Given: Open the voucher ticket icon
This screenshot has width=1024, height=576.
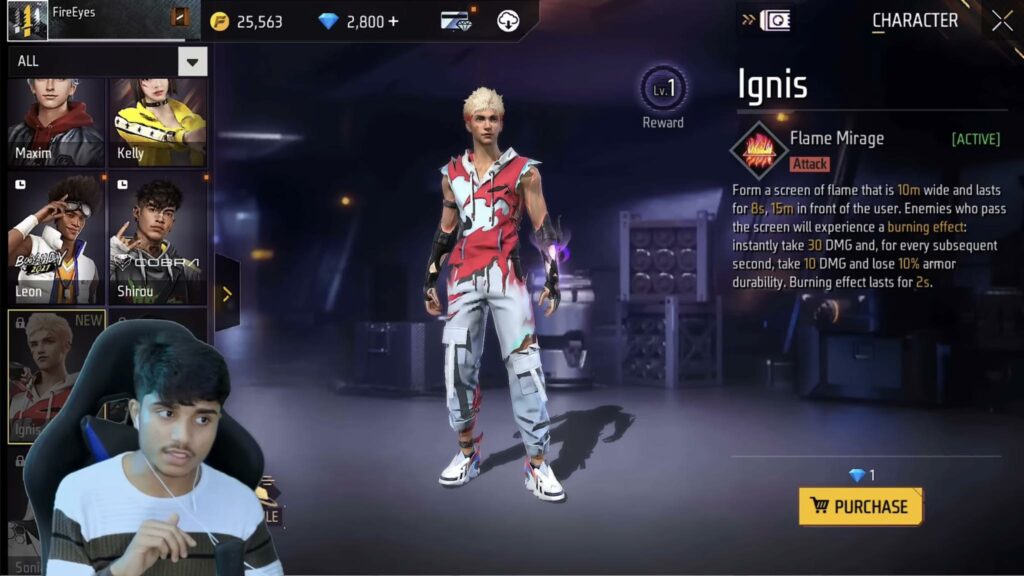Looking at the screenshot, I should 456,21.
